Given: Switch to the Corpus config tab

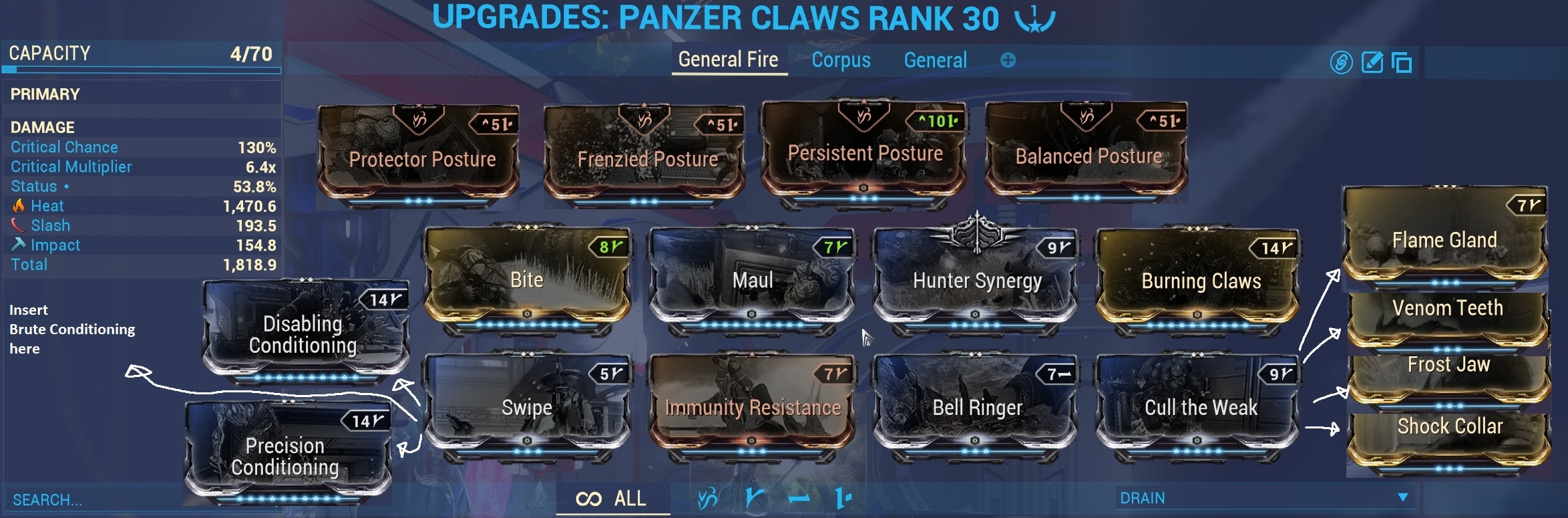Looking at the screenshot, I should coord(841,60).
